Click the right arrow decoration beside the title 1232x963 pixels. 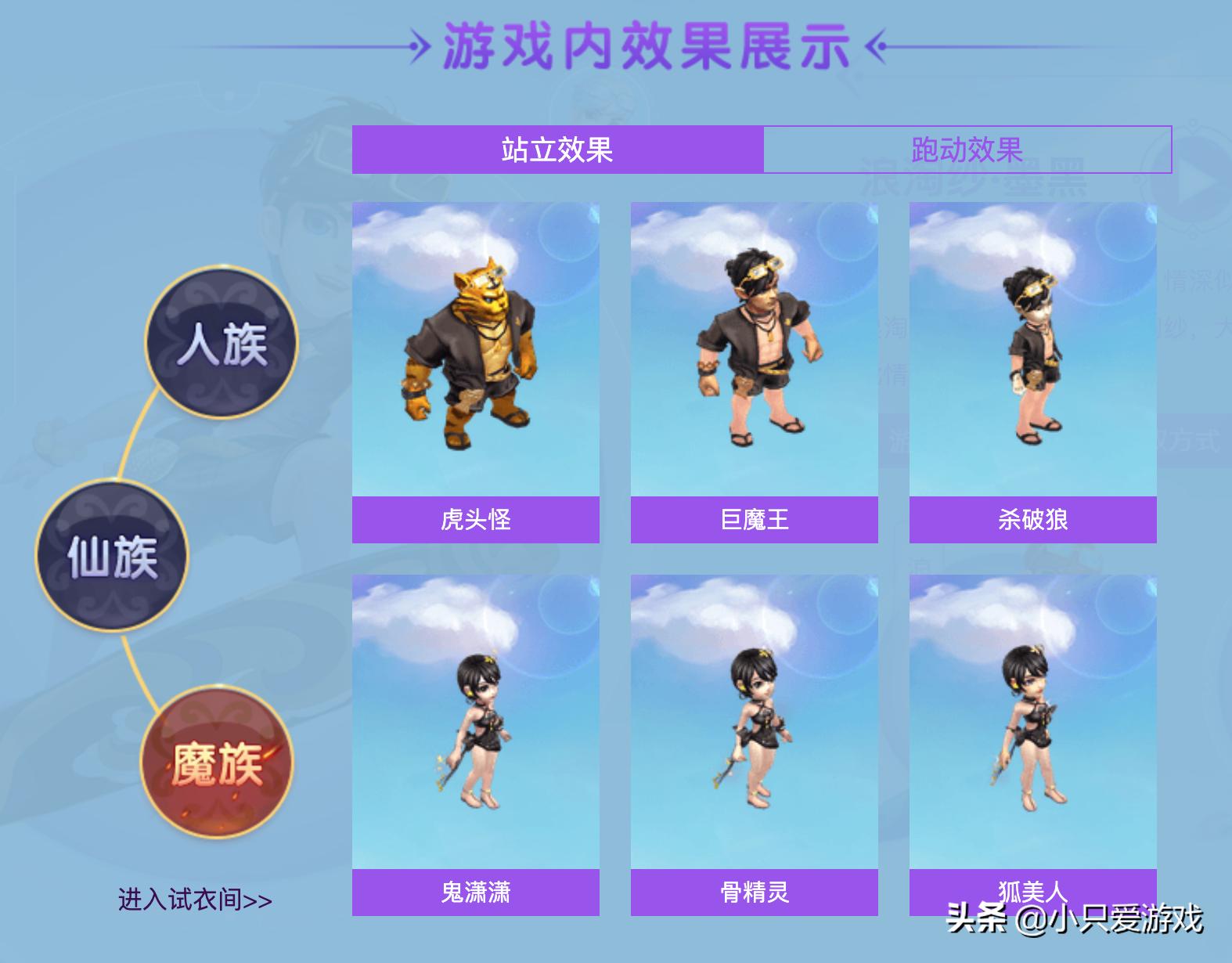[878, 45]
